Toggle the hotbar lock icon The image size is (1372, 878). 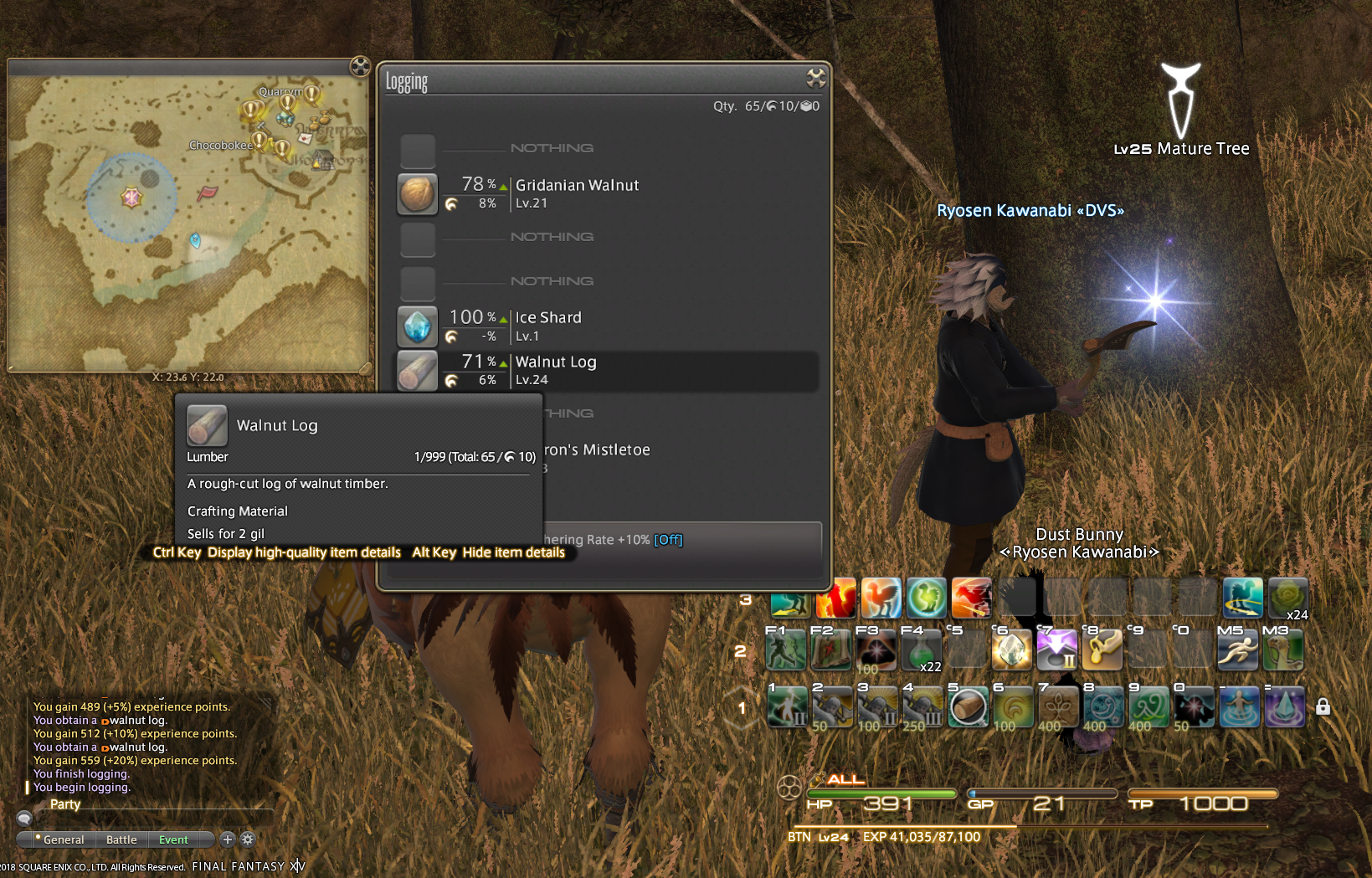coord(1323,706)
